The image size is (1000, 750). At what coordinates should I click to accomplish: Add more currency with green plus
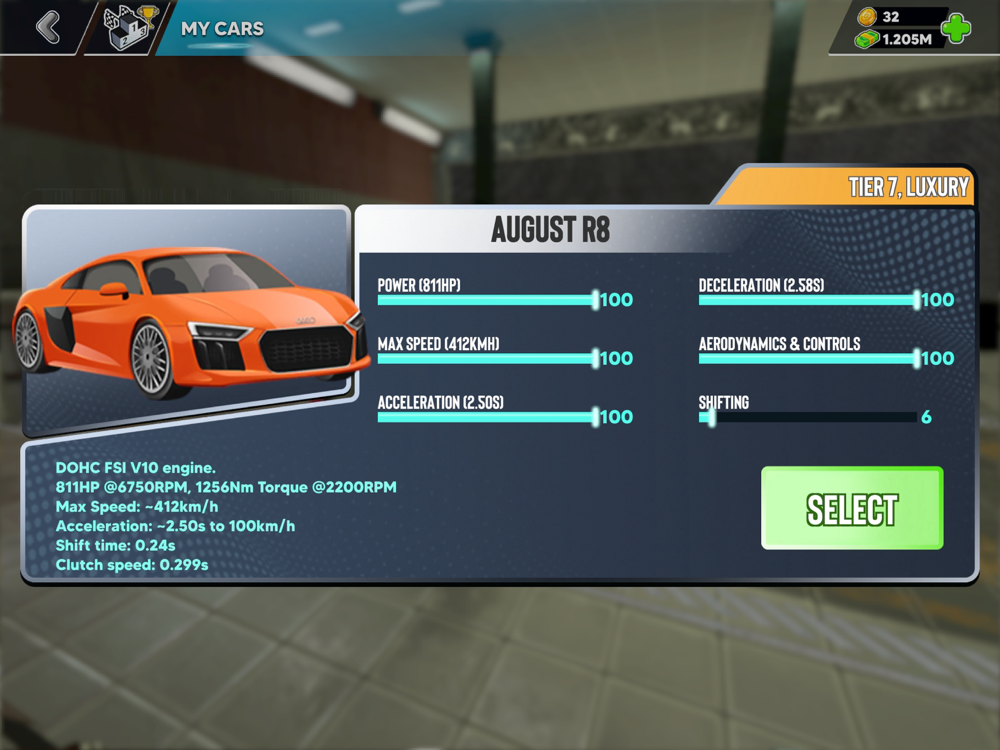pos(956,28)
